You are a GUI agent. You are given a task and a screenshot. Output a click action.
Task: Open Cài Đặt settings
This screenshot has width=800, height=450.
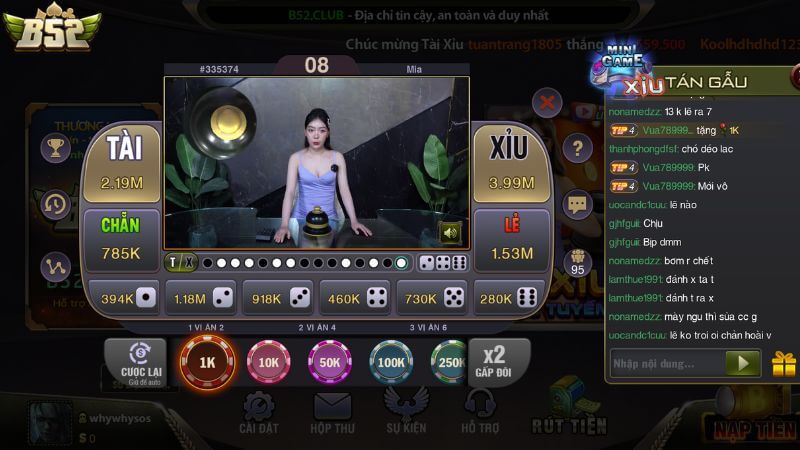tap(259, 412)
